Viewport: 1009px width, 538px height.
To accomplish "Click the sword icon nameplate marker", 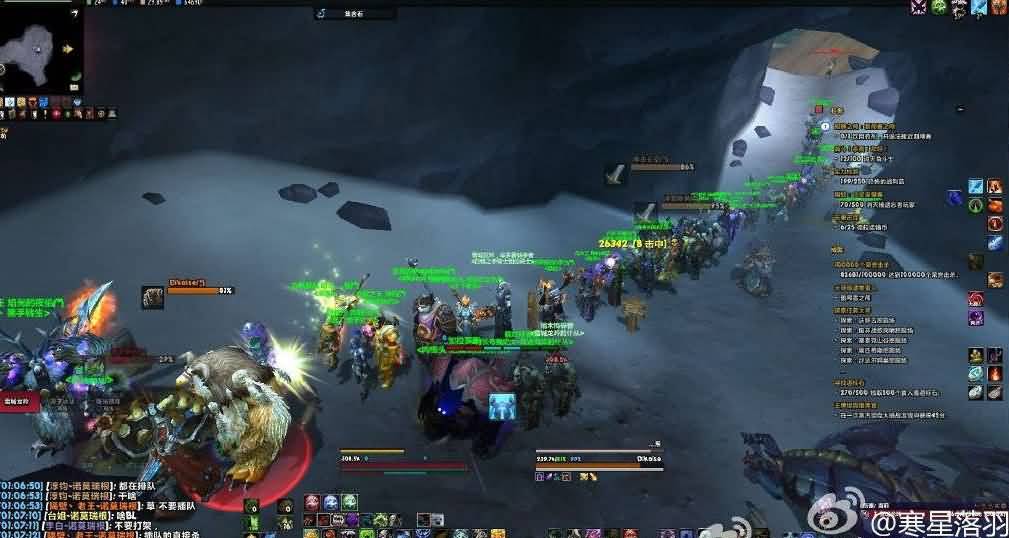I will click(616, 174).
